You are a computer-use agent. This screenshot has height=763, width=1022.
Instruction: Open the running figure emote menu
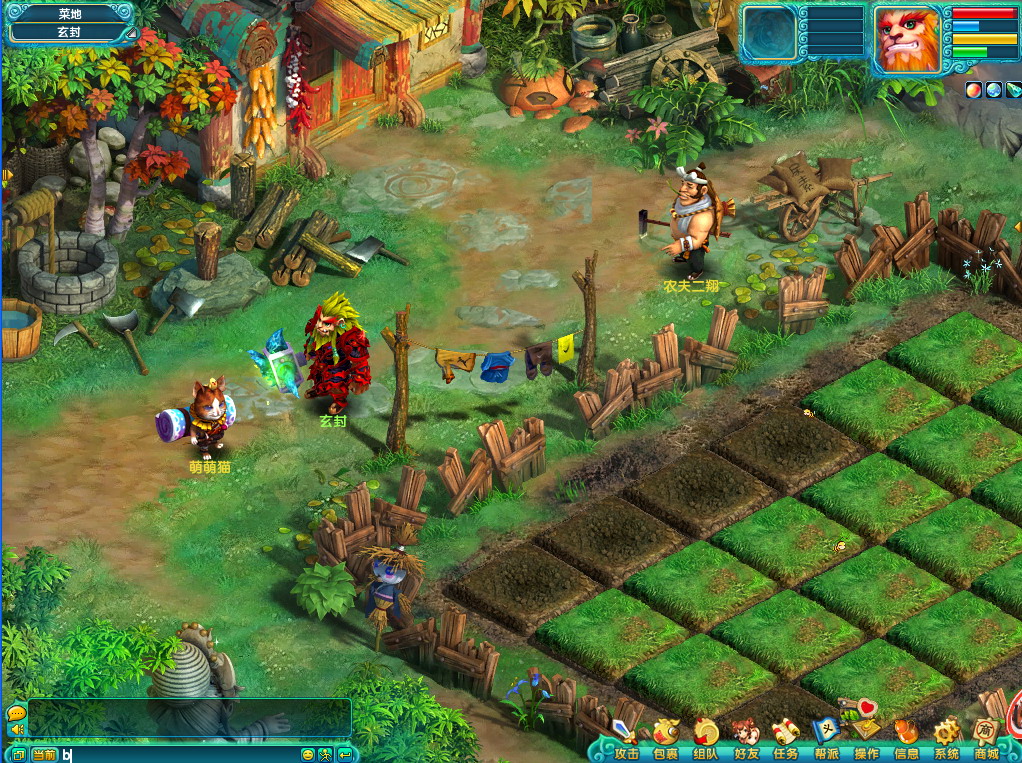pos(326,755)
